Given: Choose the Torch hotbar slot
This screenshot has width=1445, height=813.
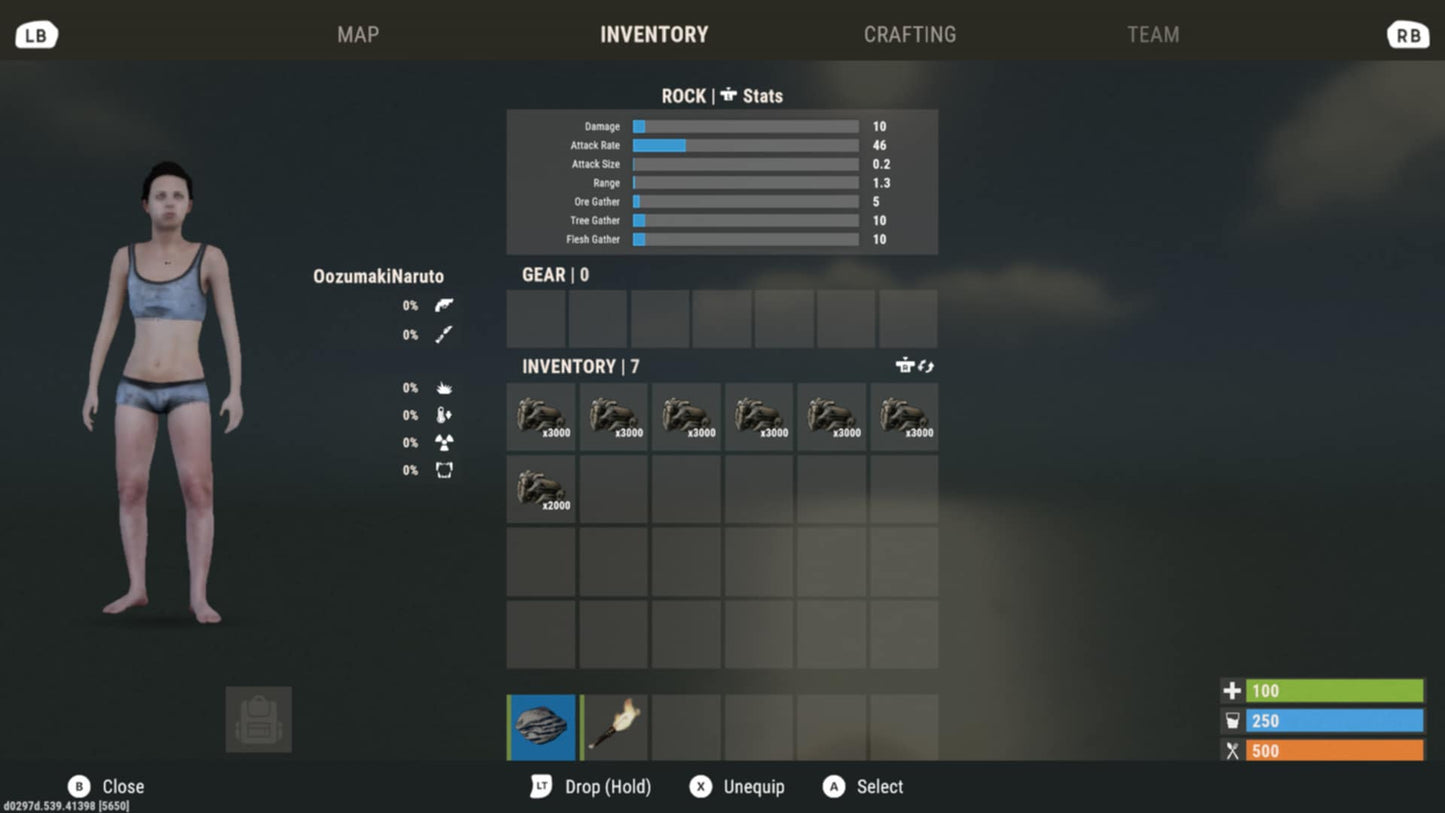Looking at the screenshot, I should (614, 727).
